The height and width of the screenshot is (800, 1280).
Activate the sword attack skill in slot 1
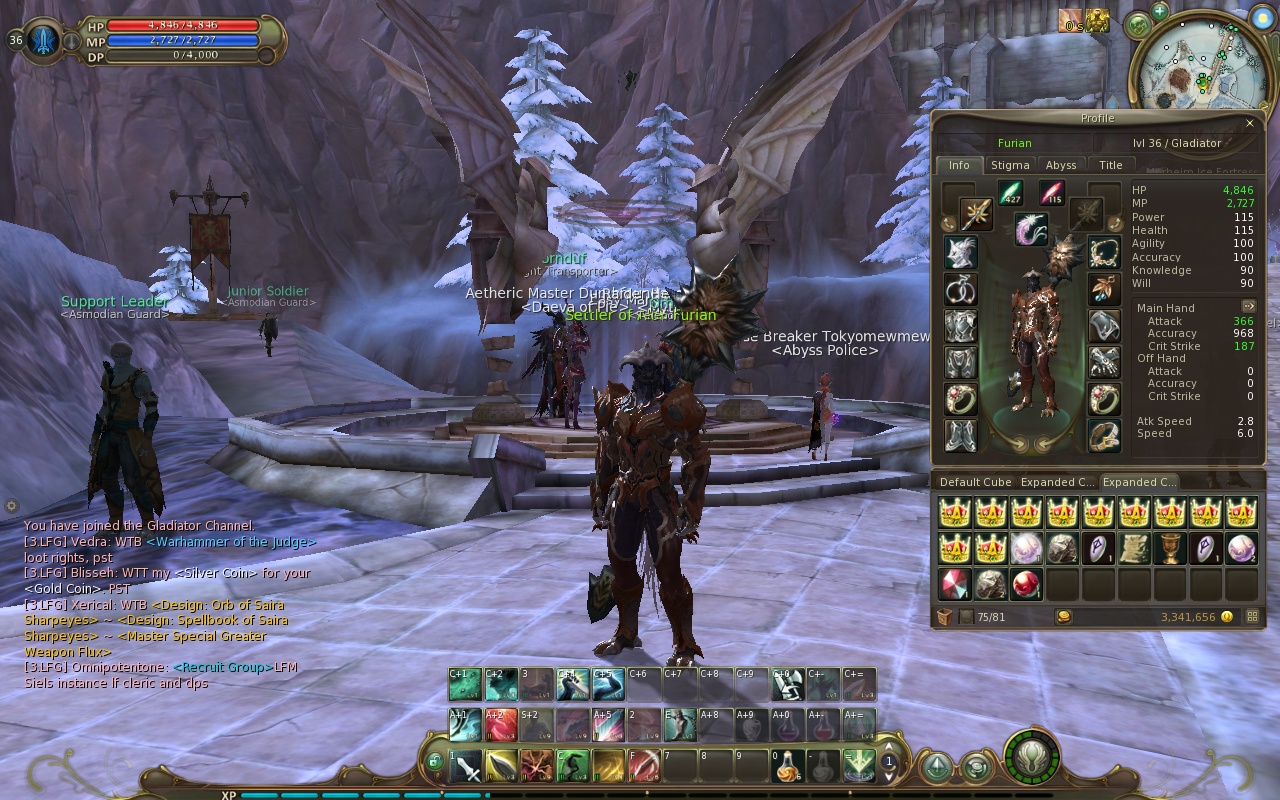point(467,766)
